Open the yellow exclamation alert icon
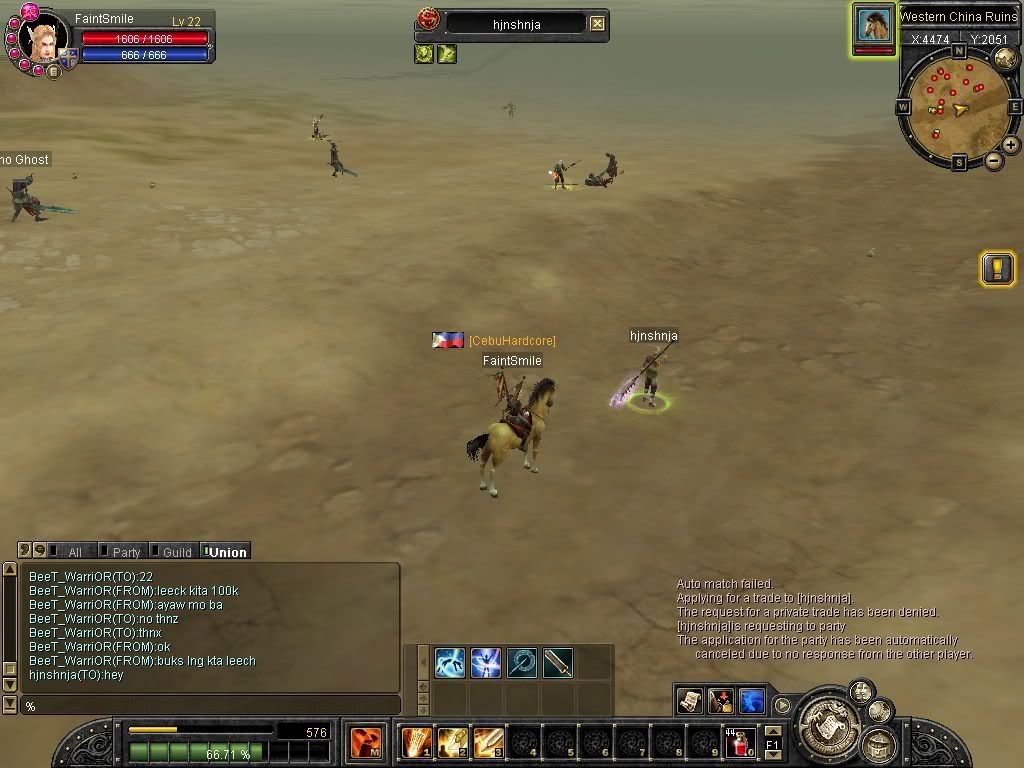Image resolution: width=1024 pixels, height=768 pixels. (997, 268)
